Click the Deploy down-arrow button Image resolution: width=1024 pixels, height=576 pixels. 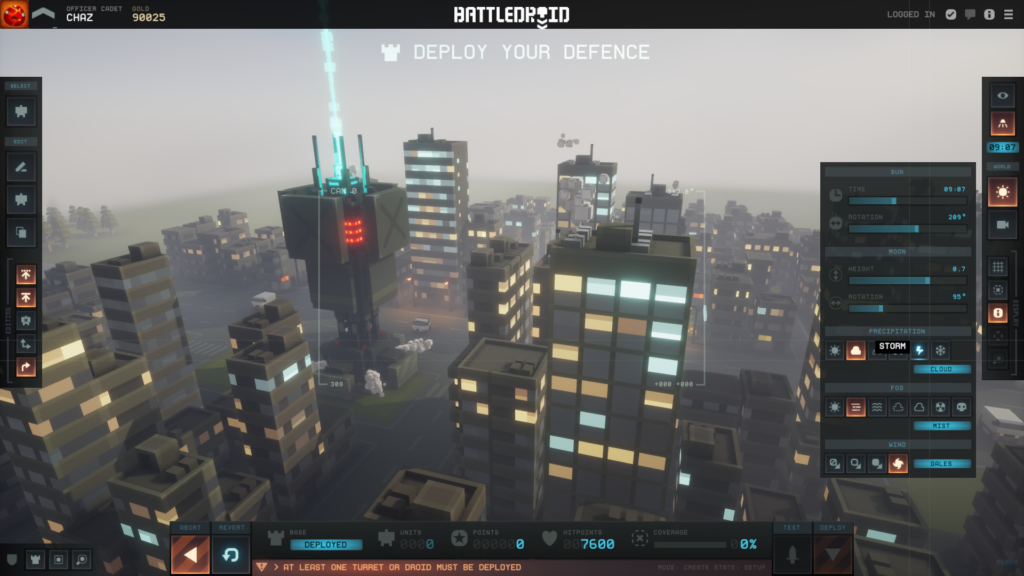(833, 554)
